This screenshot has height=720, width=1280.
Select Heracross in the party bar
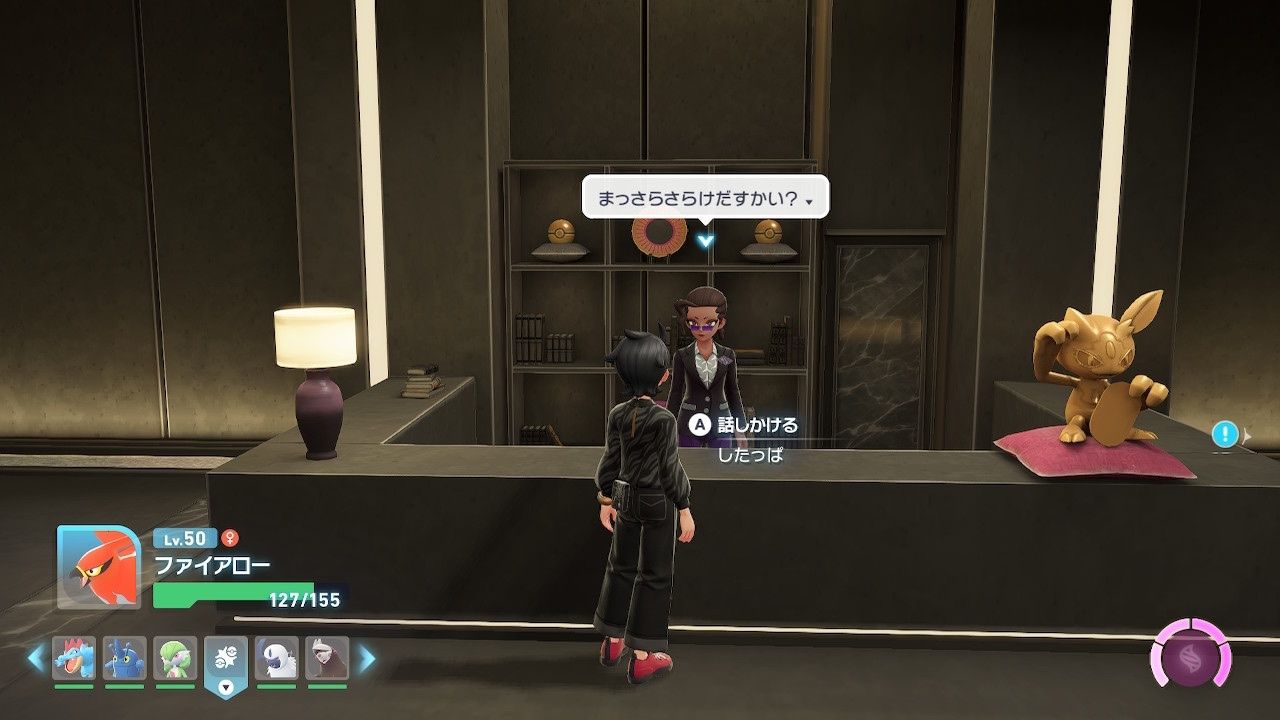(124, 658)
